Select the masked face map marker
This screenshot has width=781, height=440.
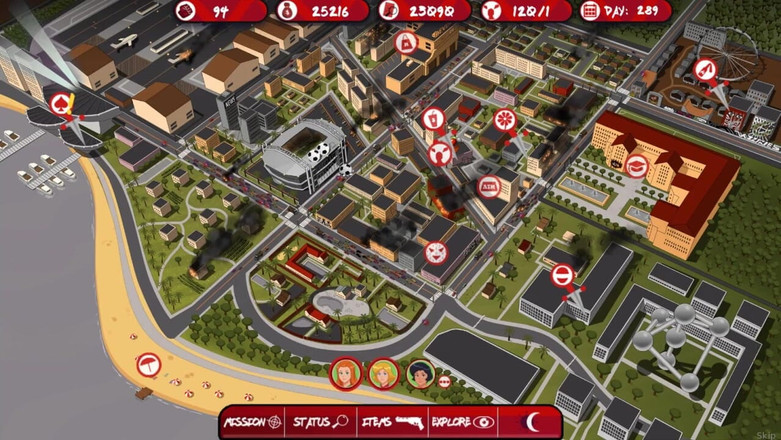435,251
